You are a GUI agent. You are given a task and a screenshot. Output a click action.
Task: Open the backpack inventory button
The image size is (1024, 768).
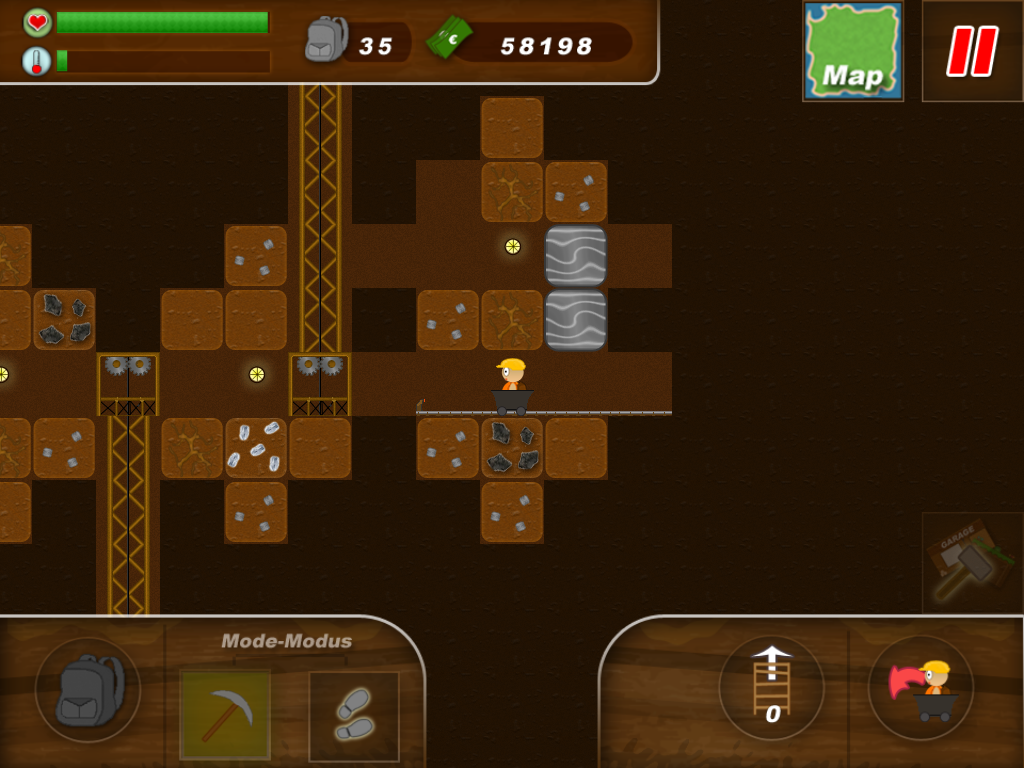click(88, 690)
